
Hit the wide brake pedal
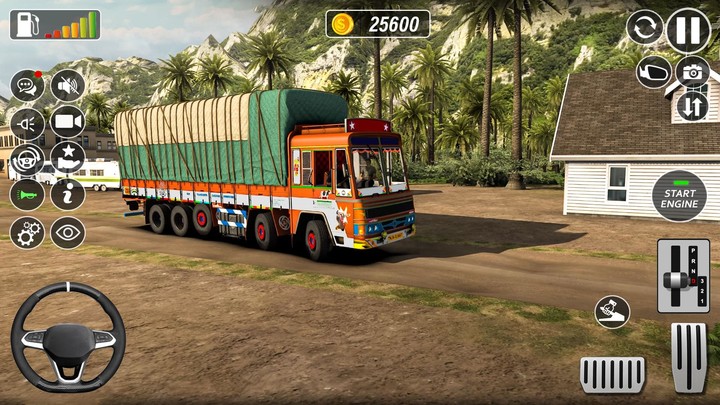(613, 374)
